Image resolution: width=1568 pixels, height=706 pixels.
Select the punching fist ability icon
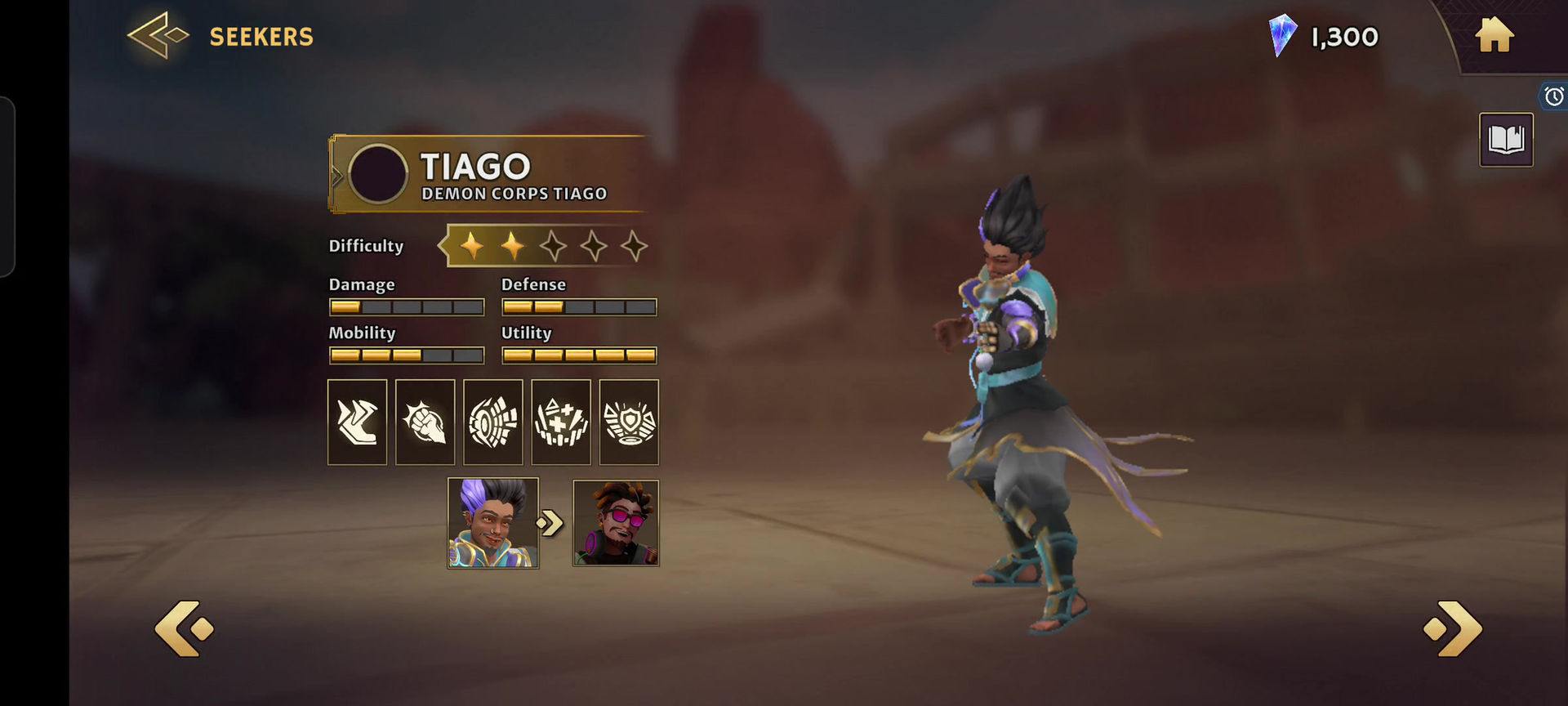(x=425, y=422)
